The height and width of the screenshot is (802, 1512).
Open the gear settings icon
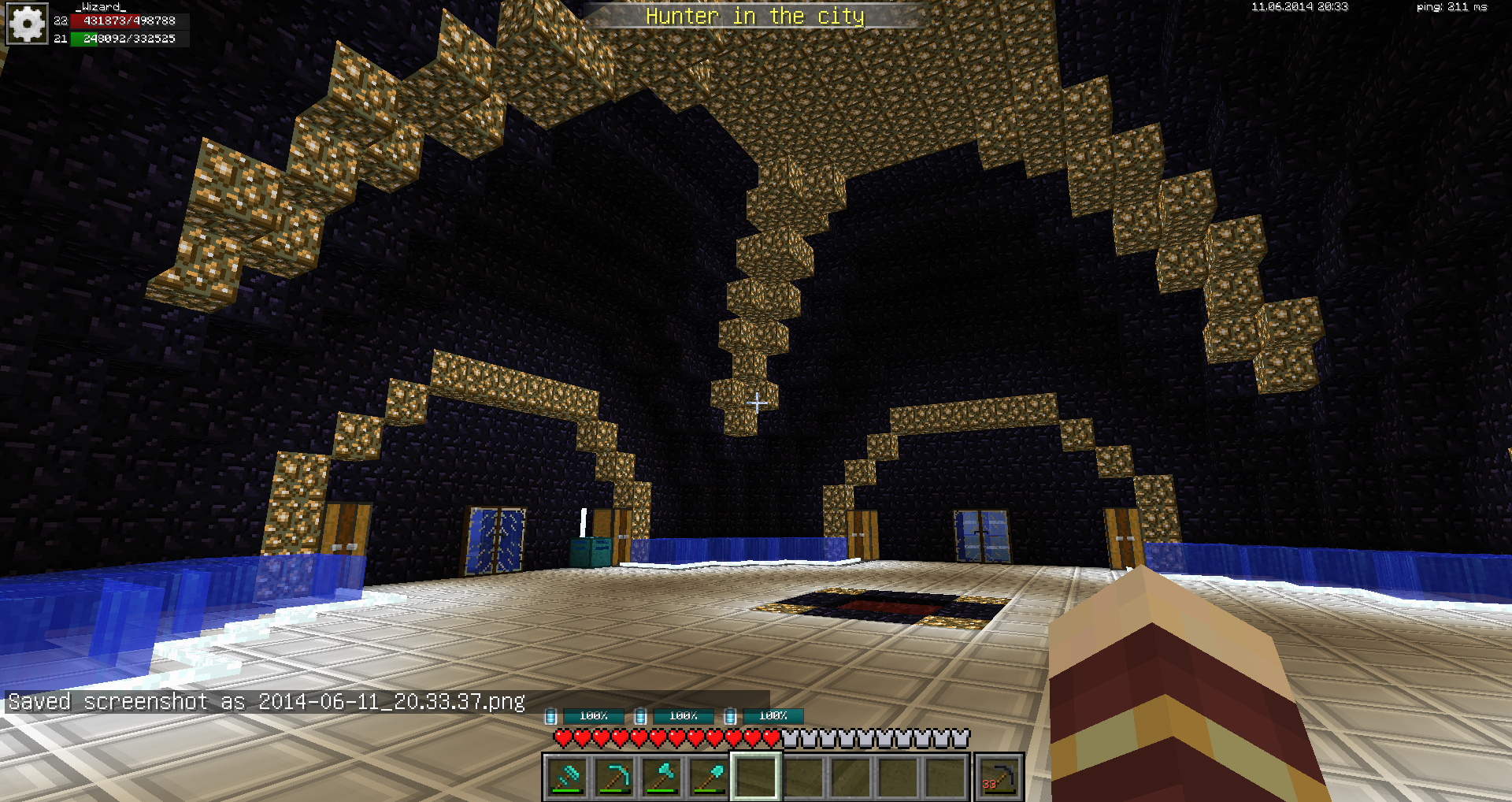tap(27, 24)
